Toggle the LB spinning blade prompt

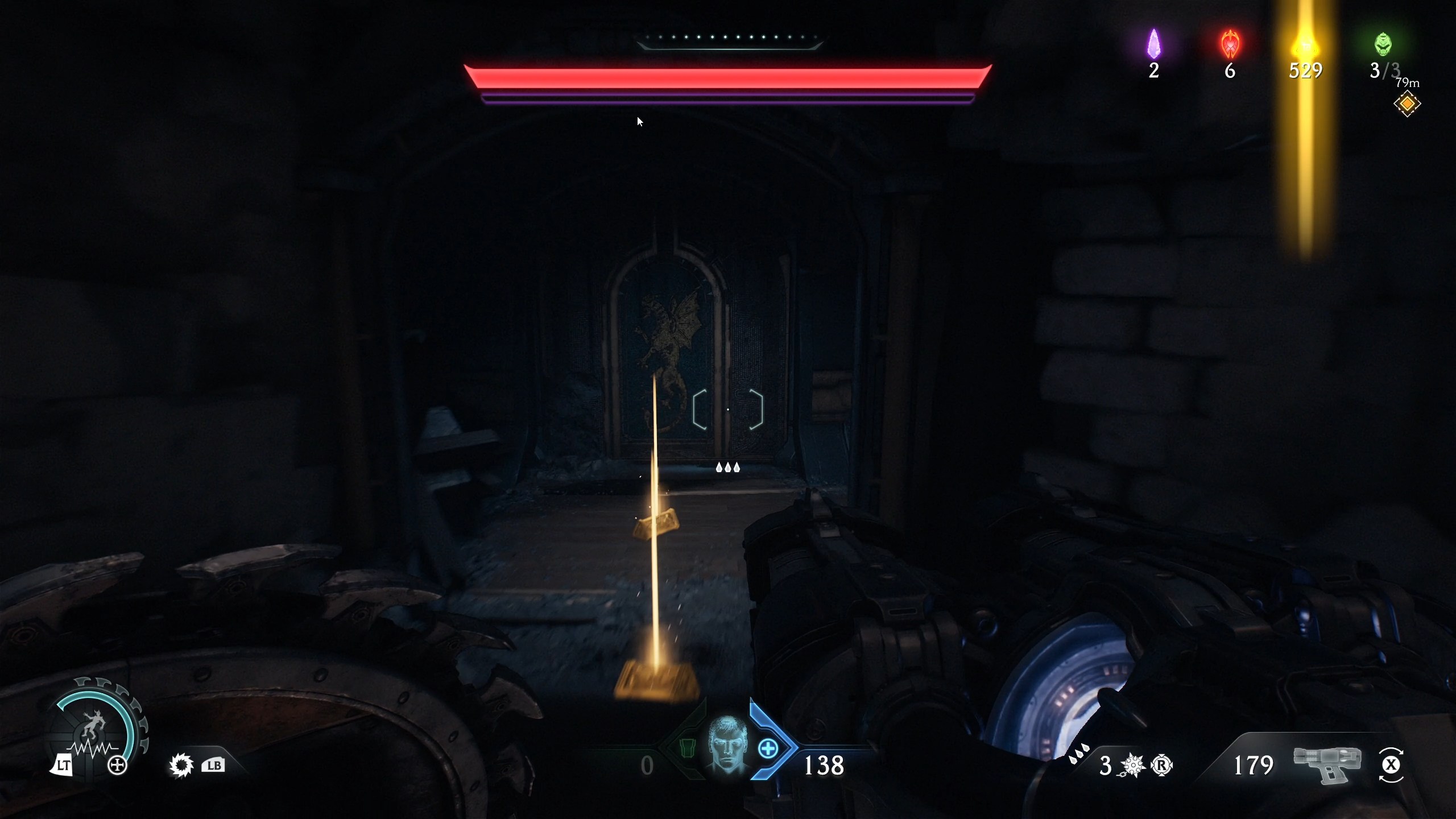coord(213,765)
